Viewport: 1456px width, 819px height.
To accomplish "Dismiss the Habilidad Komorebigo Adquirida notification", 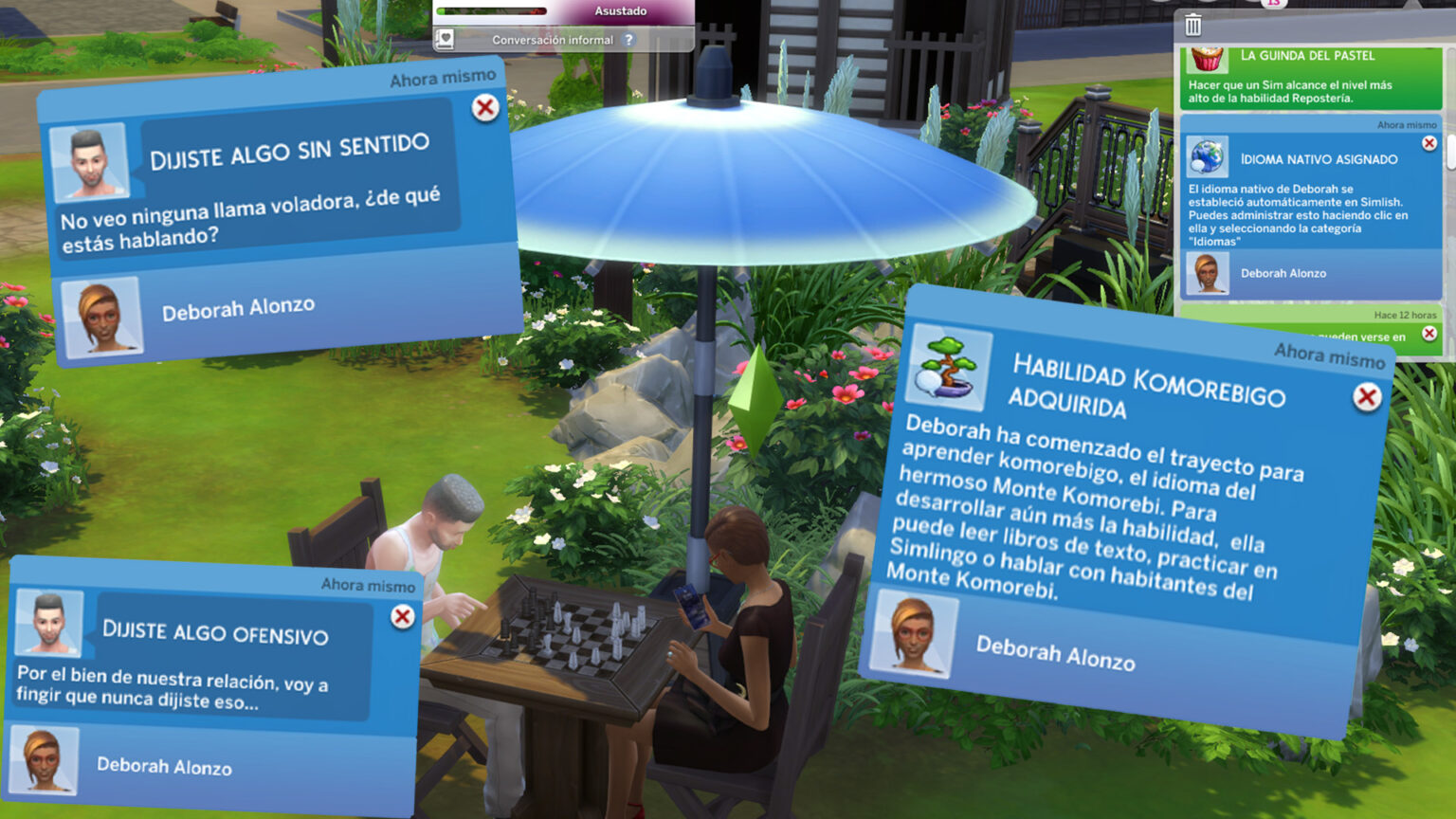I will tap(1366, 398).
